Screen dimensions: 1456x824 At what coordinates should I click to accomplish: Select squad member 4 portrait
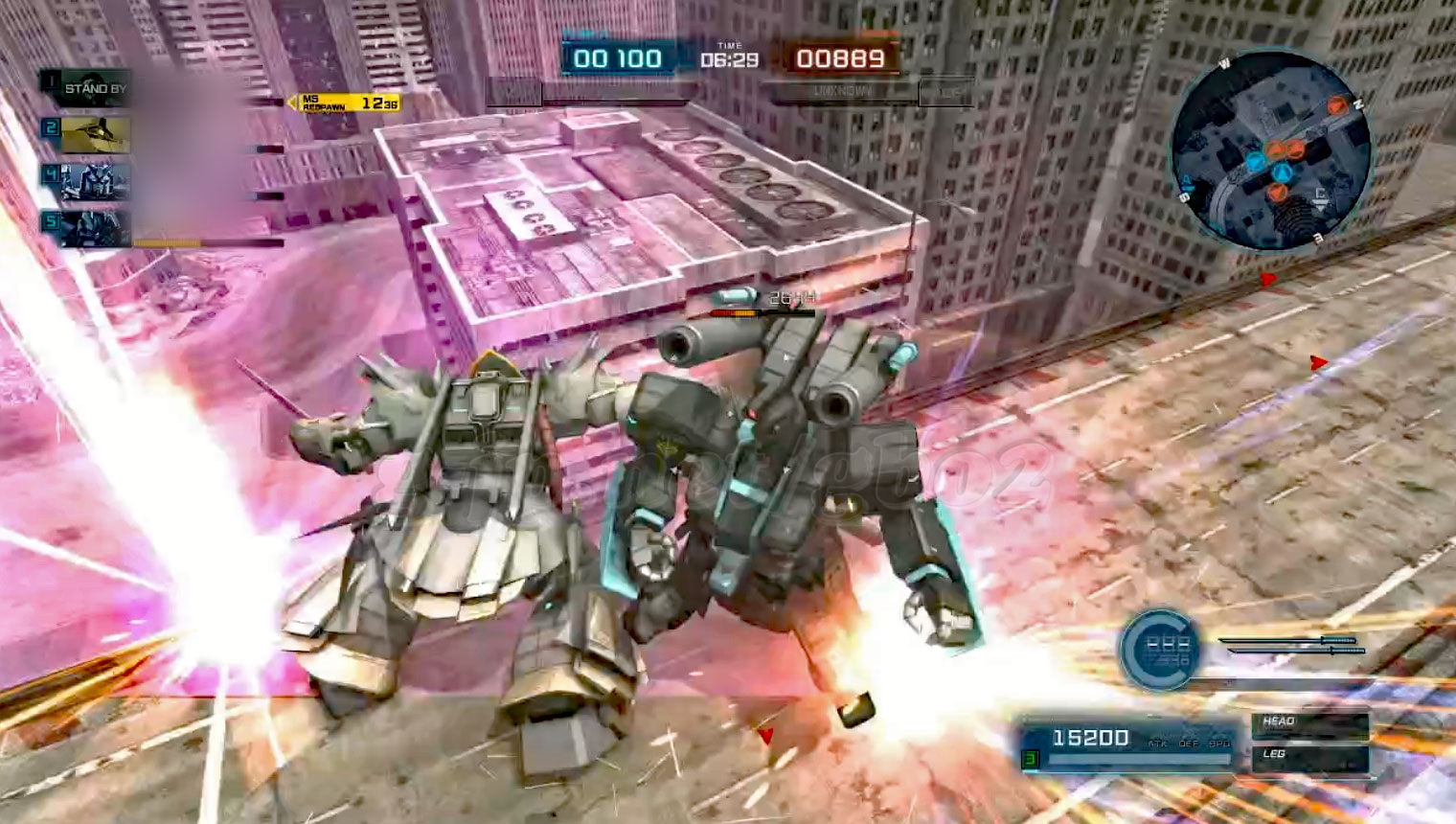coord(95,181)
